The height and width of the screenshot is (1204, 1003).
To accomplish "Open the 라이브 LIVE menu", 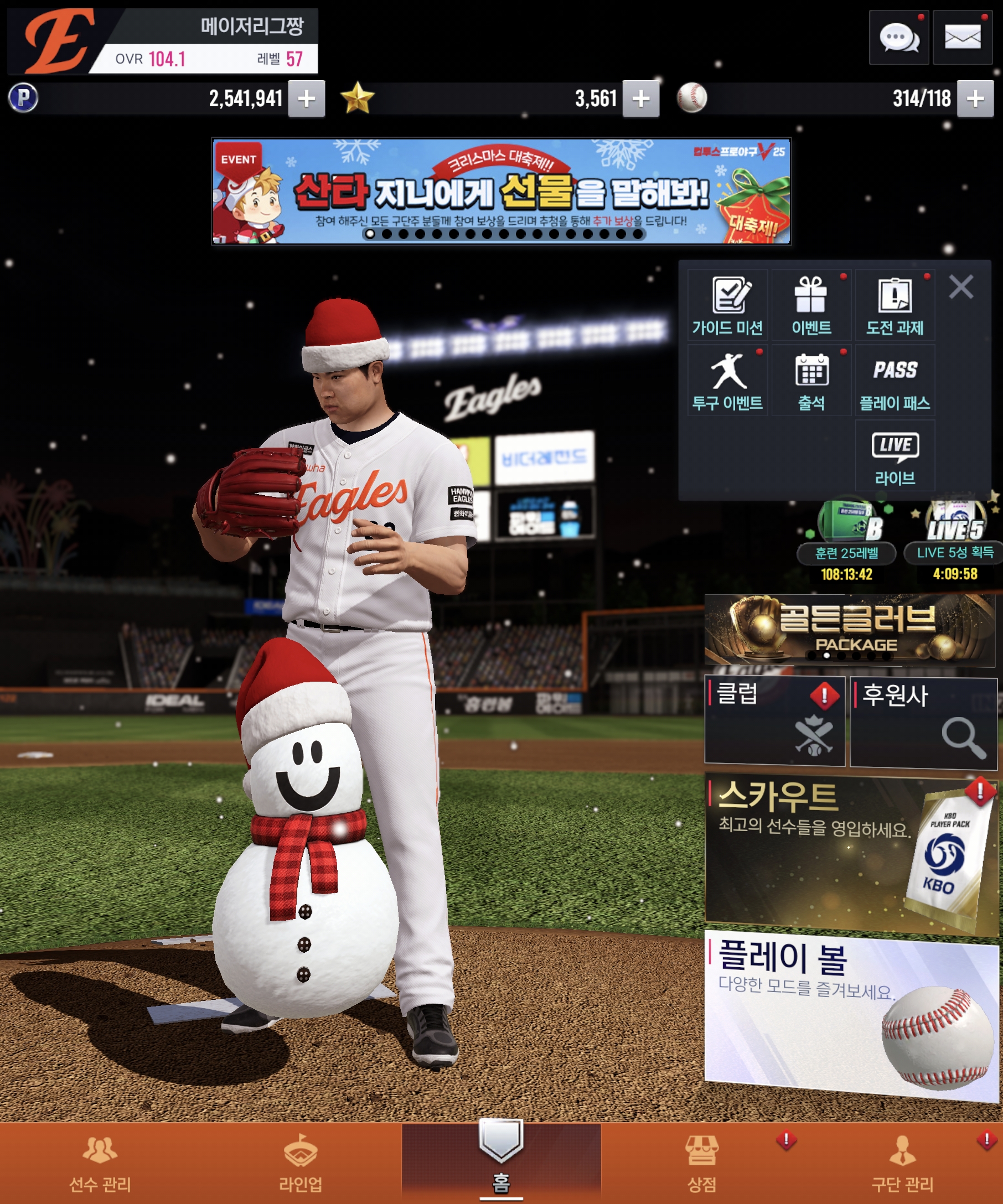I will 895,456.
